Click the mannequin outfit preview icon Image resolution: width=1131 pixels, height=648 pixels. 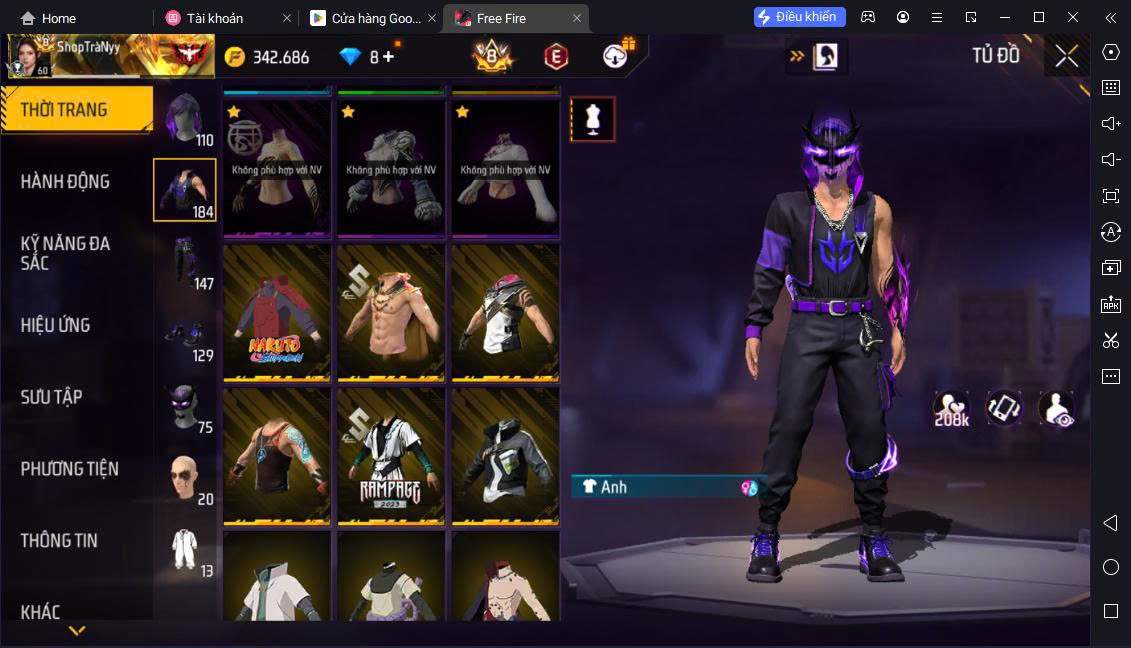coord(592,120)
